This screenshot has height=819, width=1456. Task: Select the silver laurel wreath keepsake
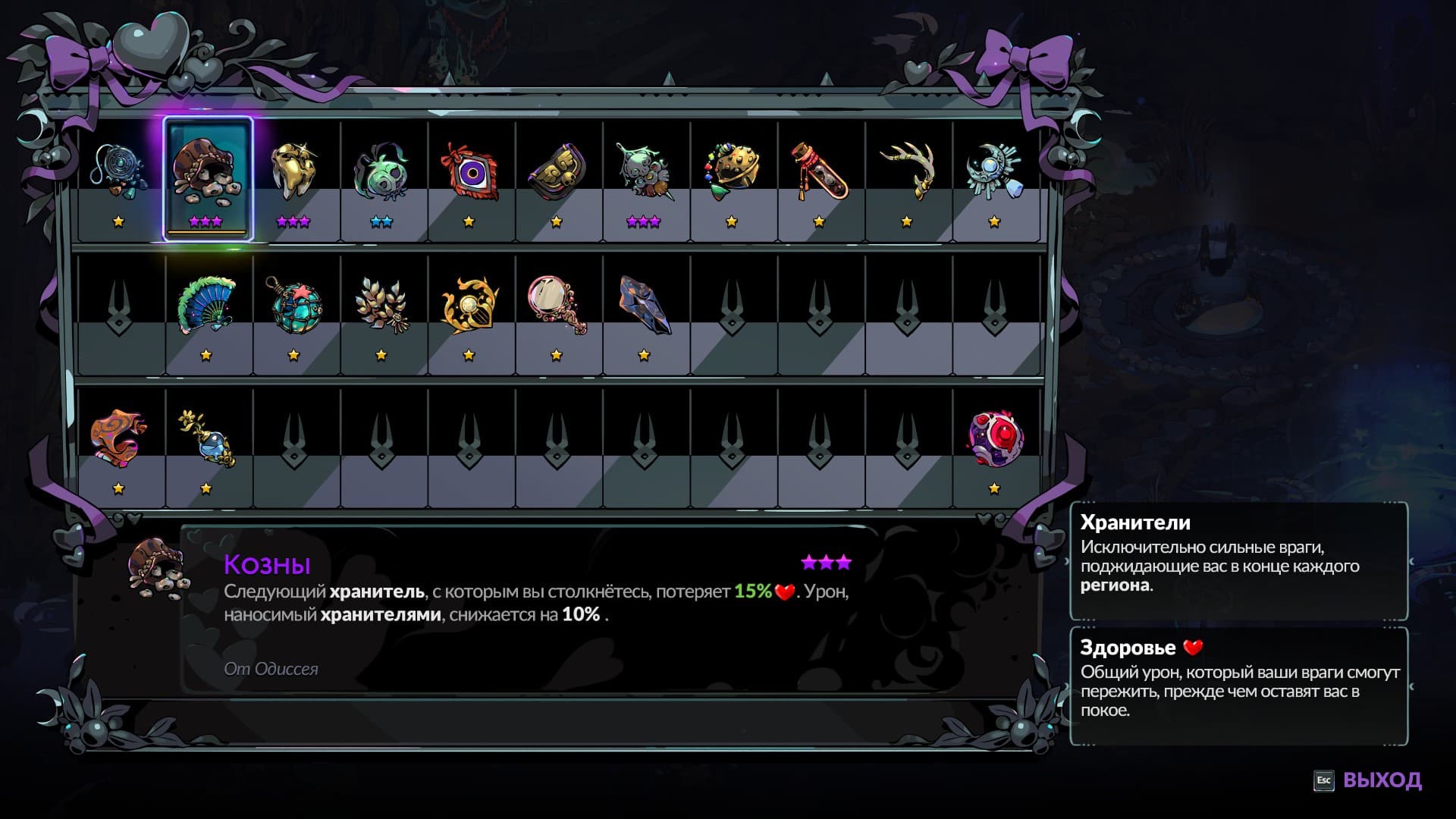pos(380,303)
